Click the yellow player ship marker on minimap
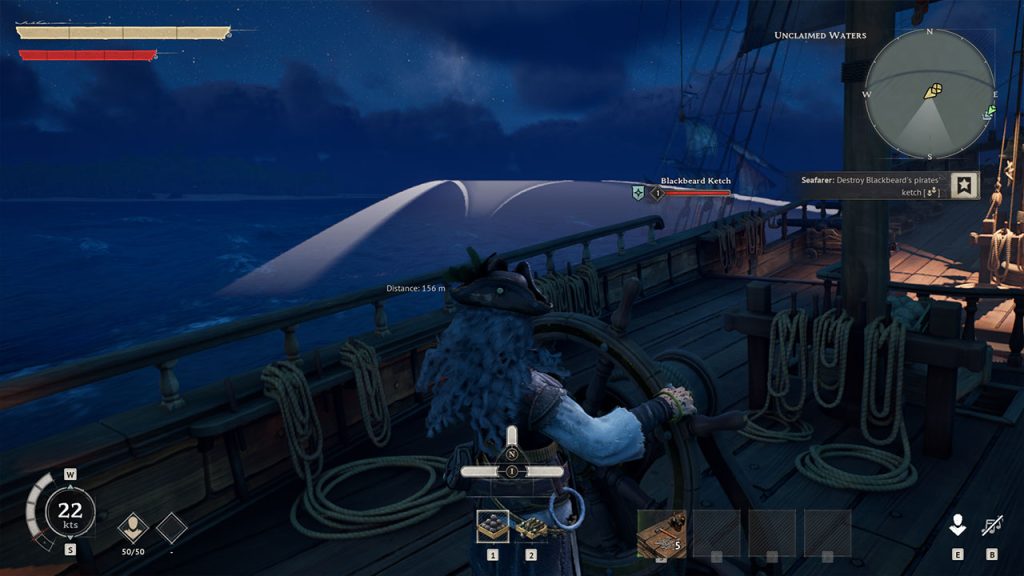The height and width of the screenshot is (576, 1024). pos(932,91)
